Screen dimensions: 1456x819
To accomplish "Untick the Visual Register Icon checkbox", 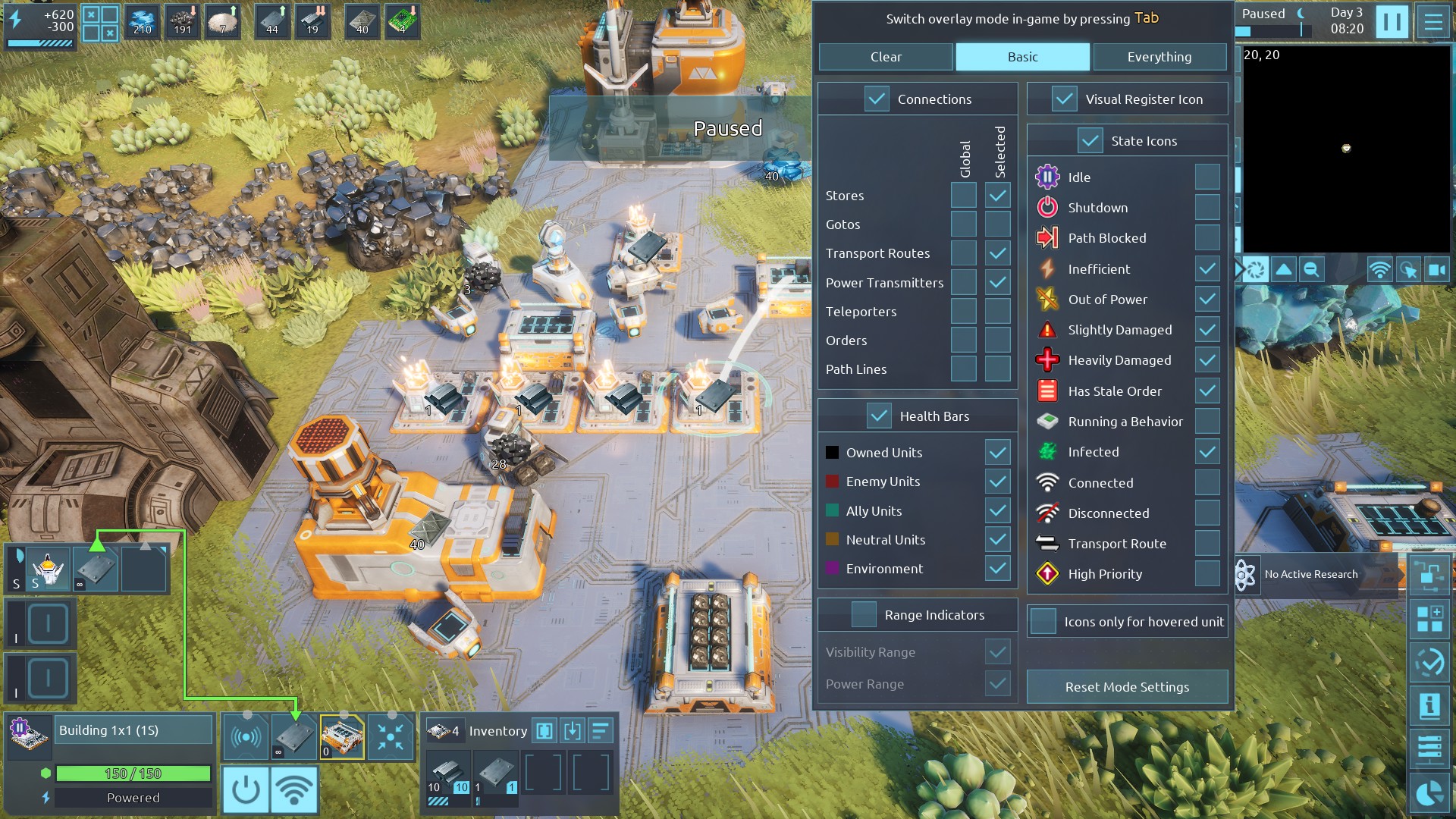I will tap(1065, 99).
